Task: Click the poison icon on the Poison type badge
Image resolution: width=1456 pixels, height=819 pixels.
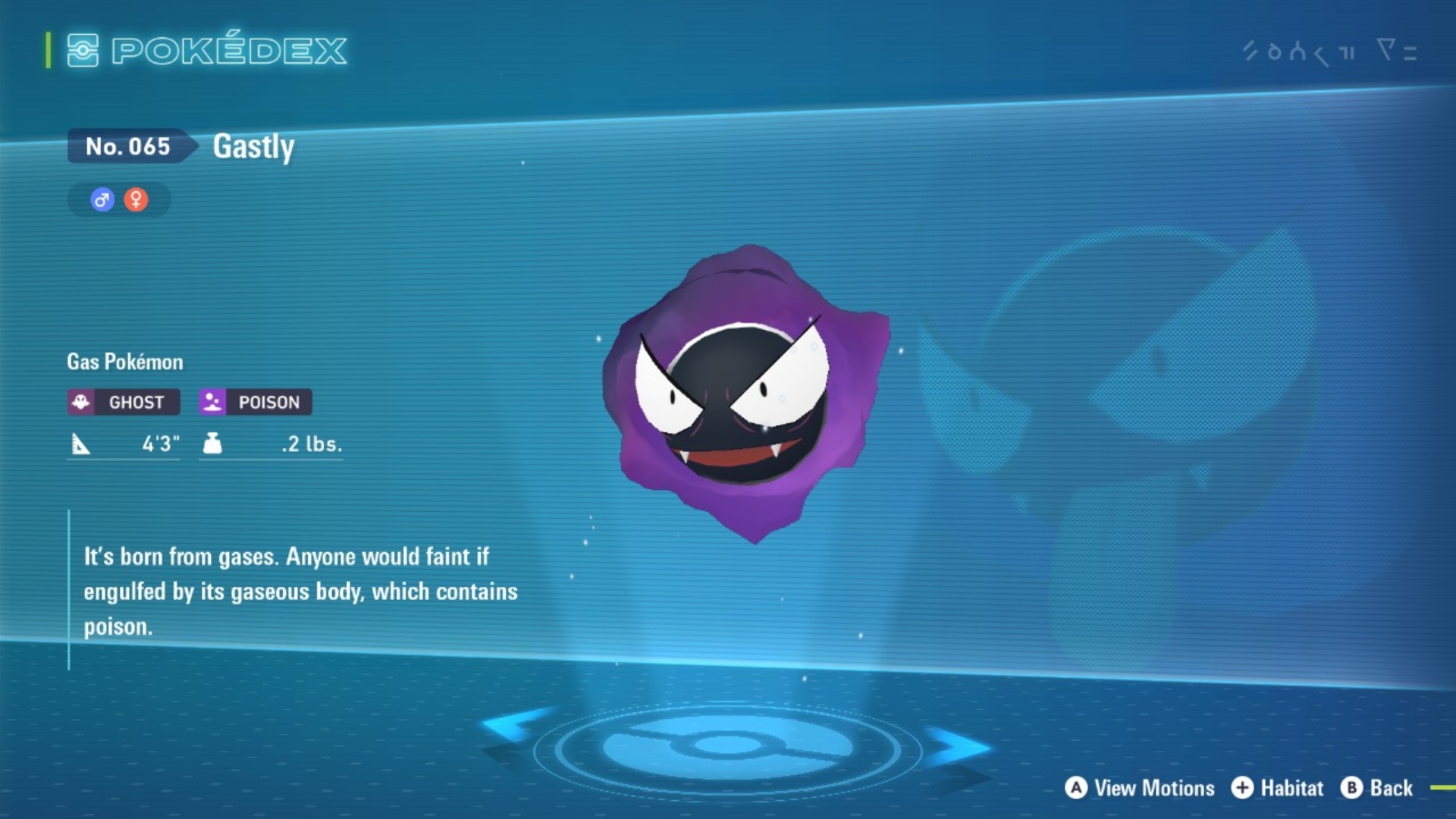Action: click(x=213, y=403)
